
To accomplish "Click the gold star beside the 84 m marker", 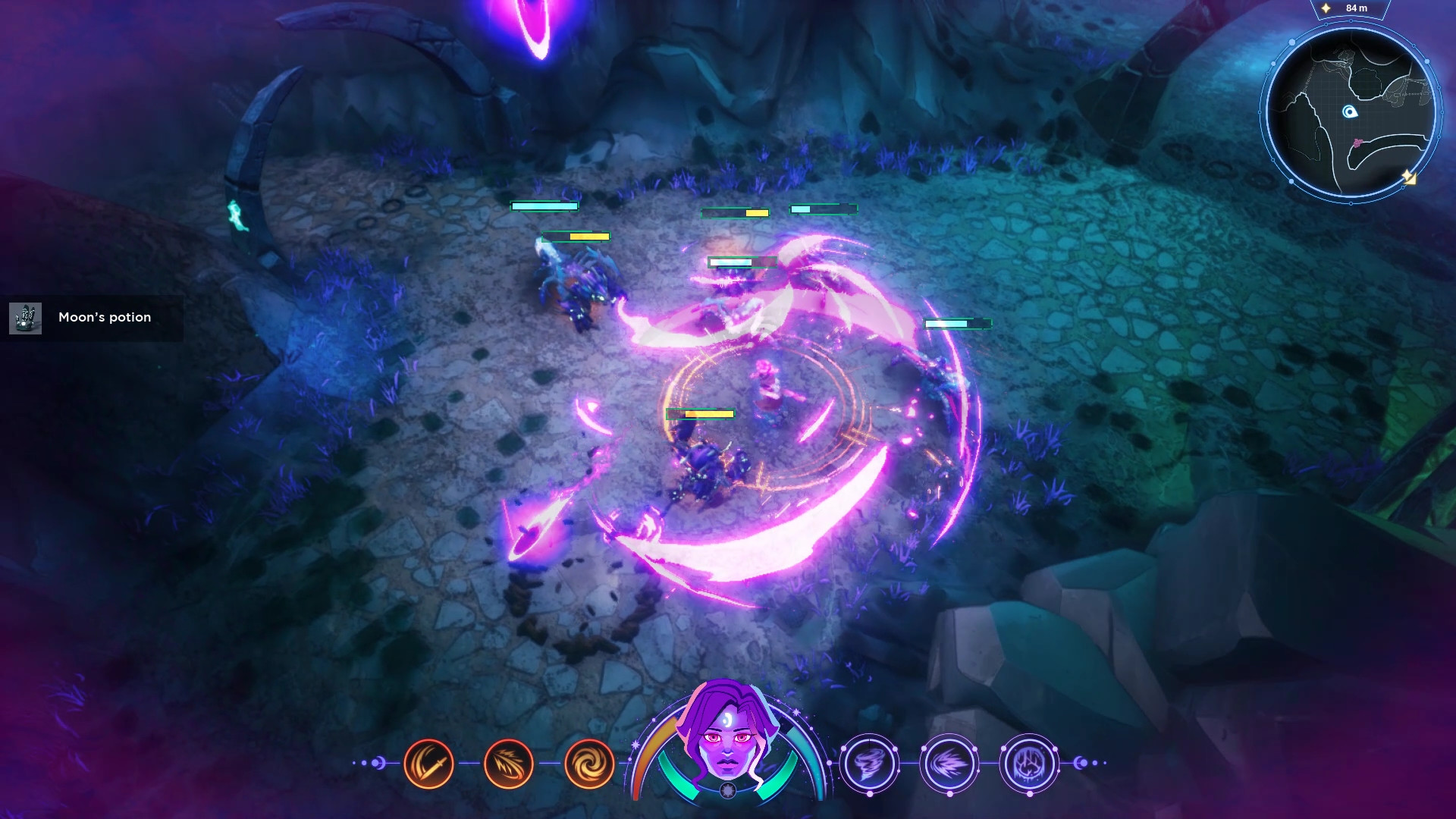I will point(1325,8).
